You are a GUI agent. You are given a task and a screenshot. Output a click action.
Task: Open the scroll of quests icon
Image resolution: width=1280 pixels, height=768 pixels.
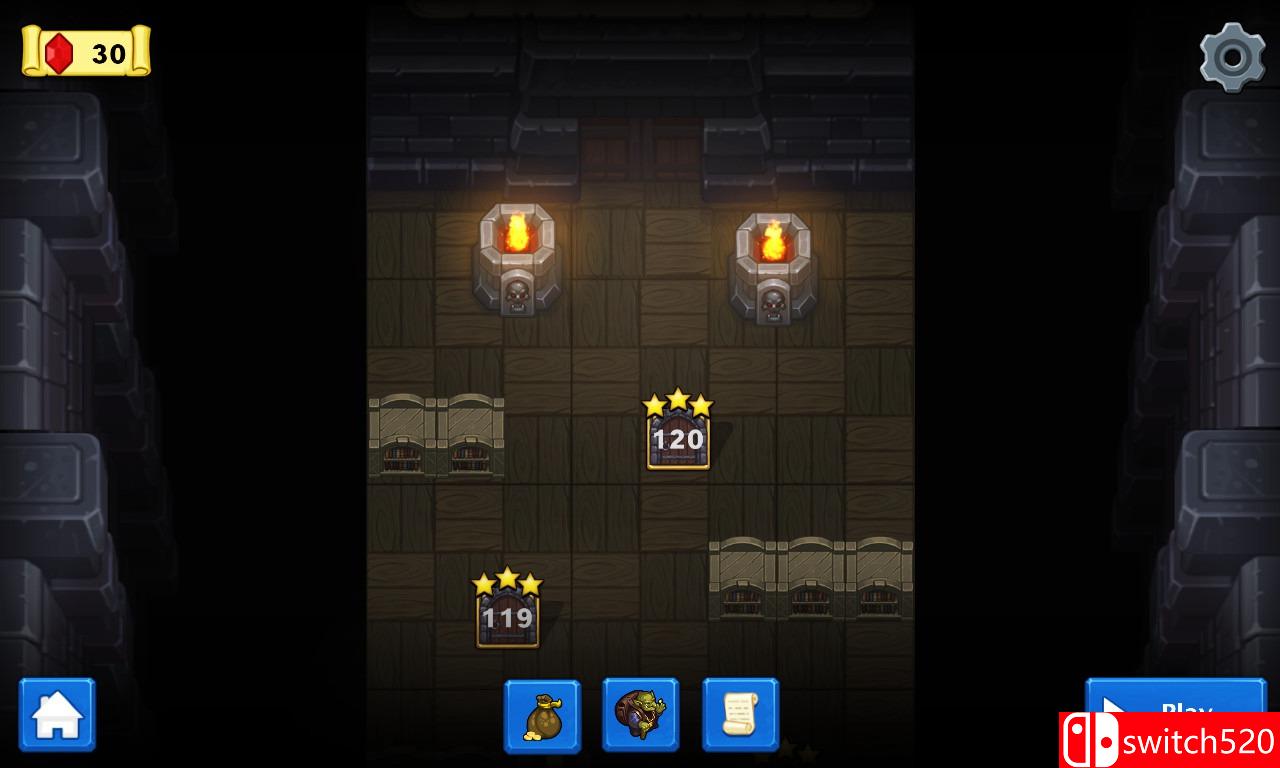click(x=738, y=714)
